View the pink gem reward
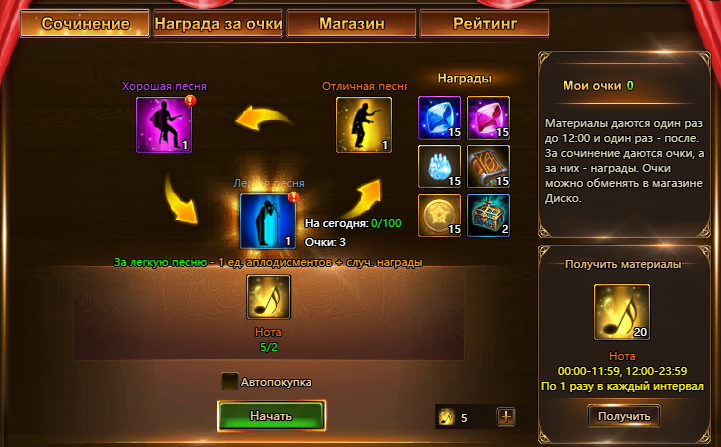Screen dimensions: 721x447 click(x=488, y=118)
